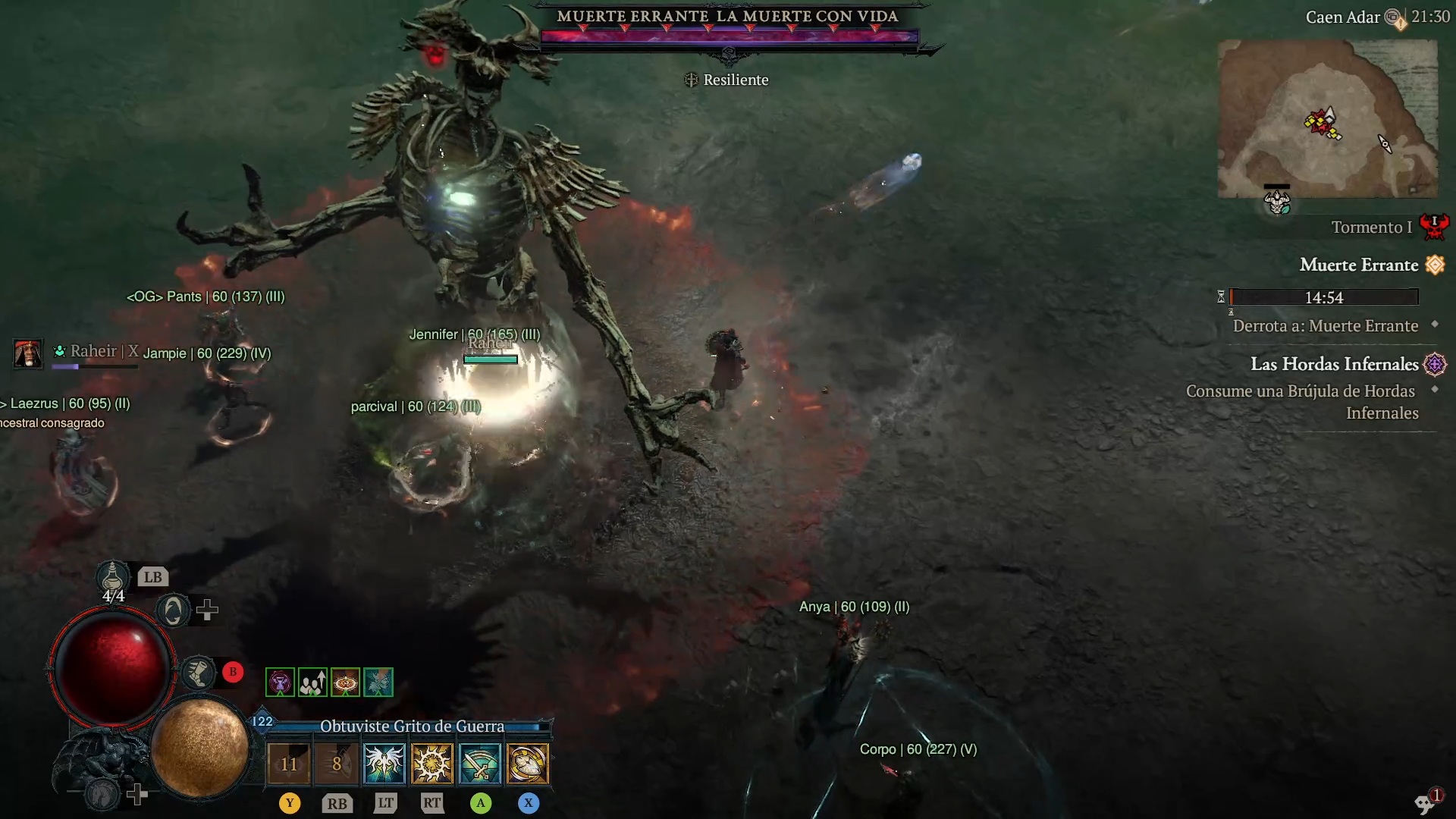Screen dimensions: 1456x819
Task: Open the chat notification bubble
Action: click(1426, 802)
